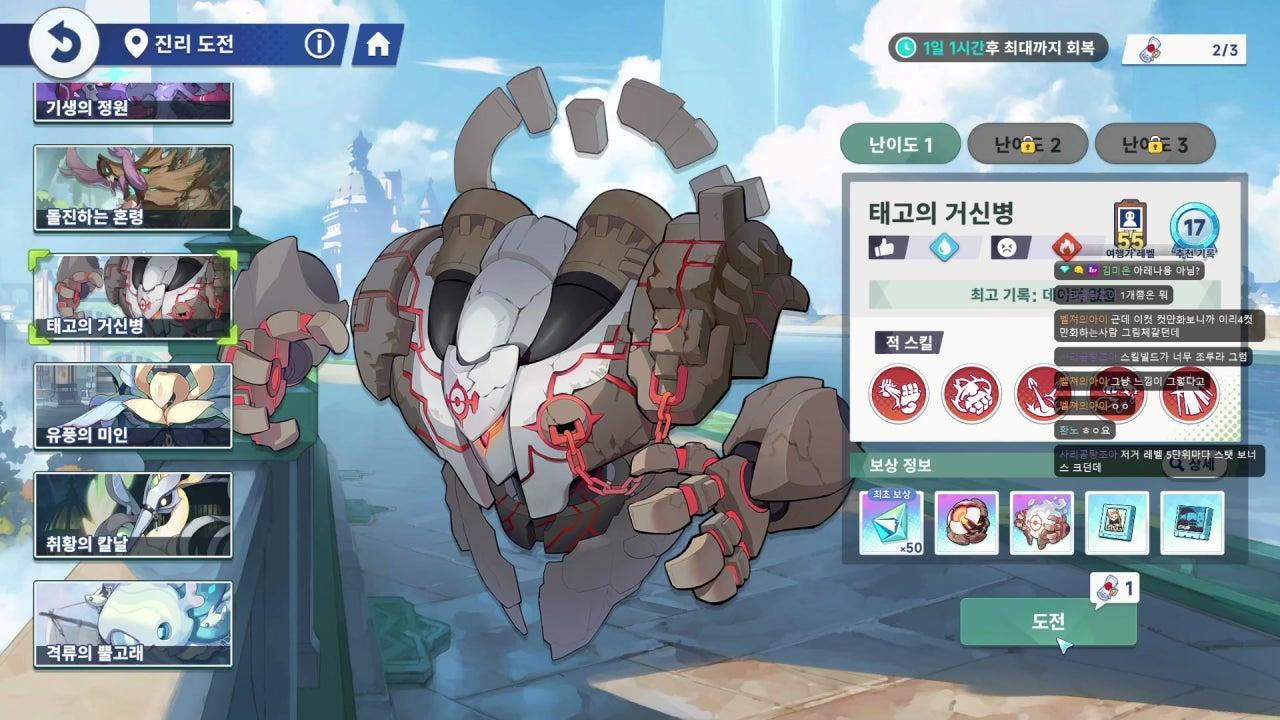Inspect the water drop element icon
1280x720 pixels.
tap(943, 247)
